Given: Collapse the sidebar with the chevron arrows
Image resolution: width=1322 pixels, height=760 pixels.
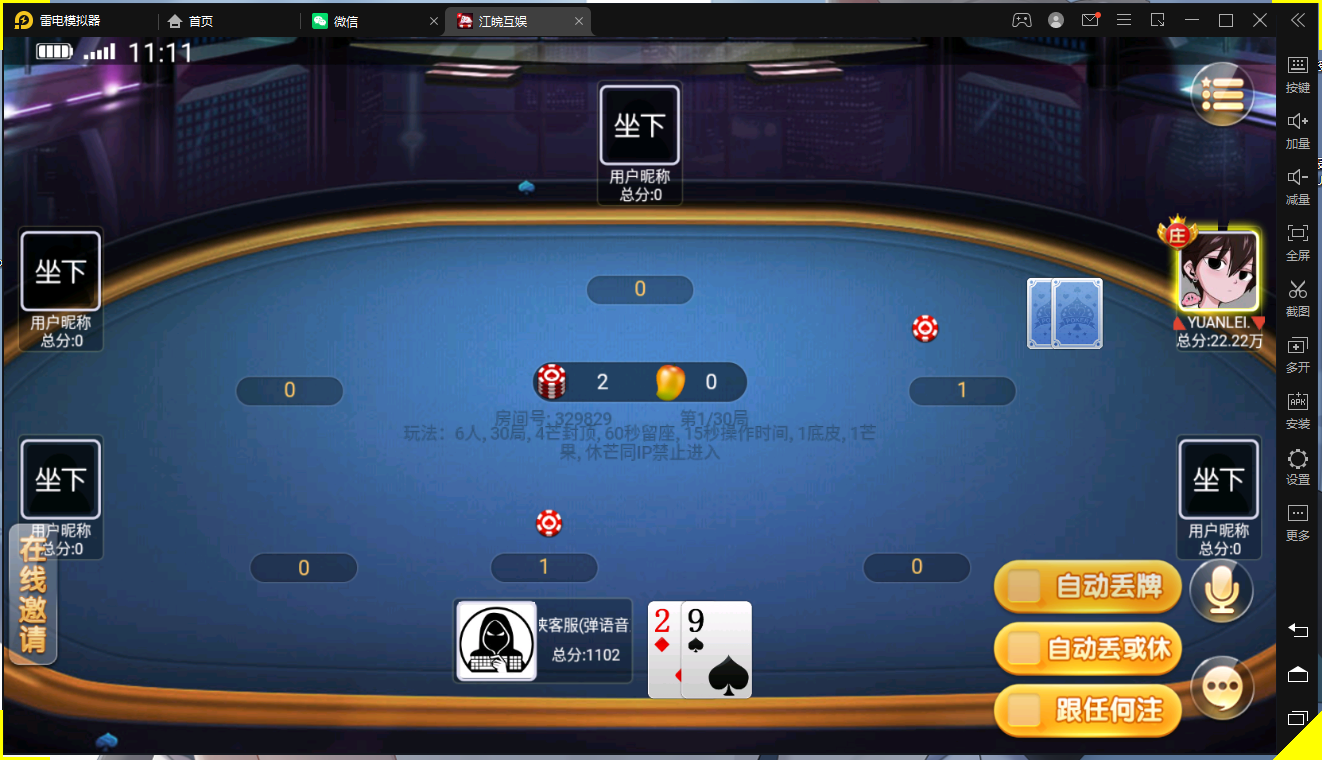Looking at the screenshot, I should coord(1297,19).
